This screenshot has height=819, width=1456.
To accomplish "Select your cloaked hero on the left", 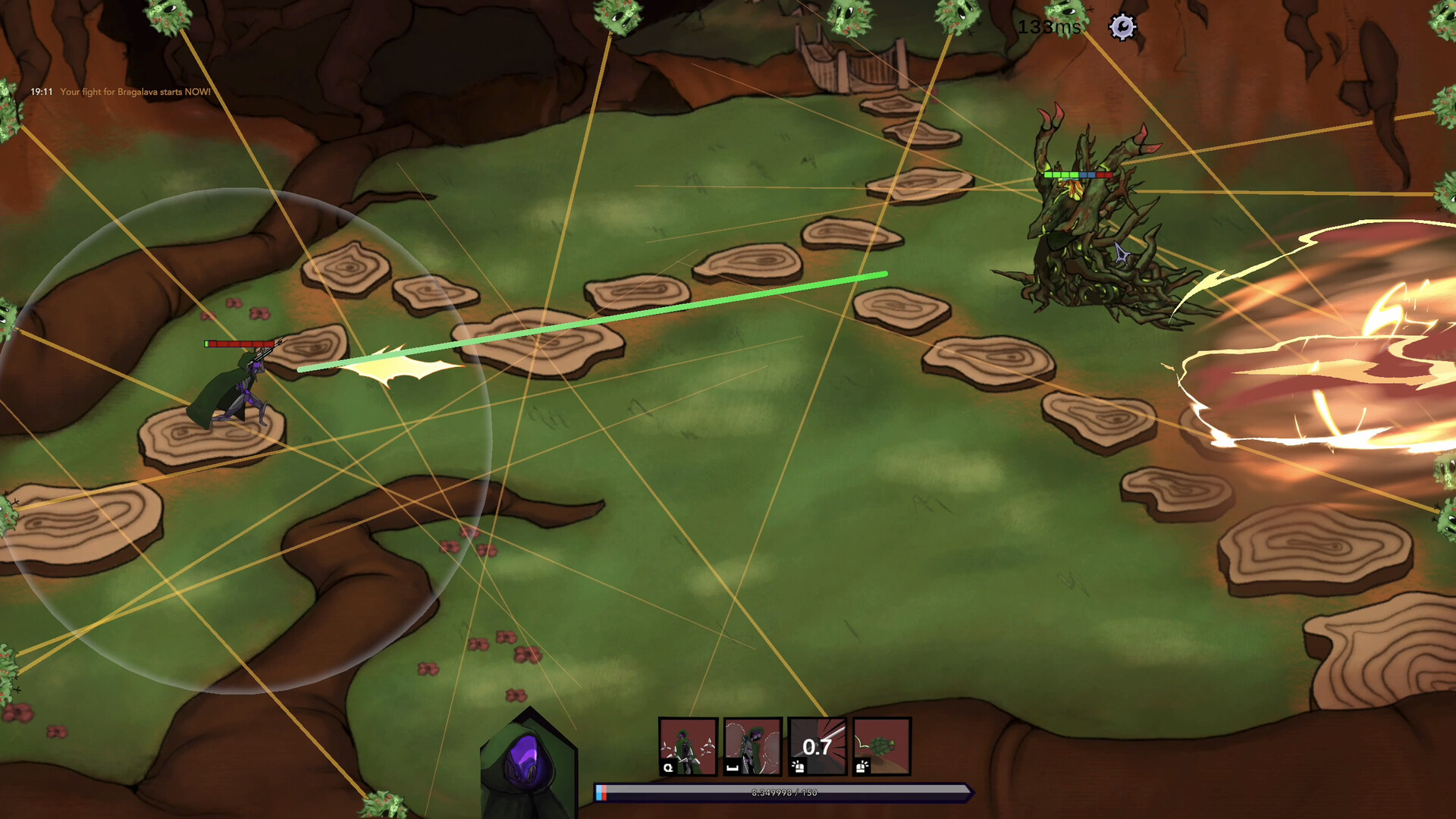I will (x=239, y=387).
